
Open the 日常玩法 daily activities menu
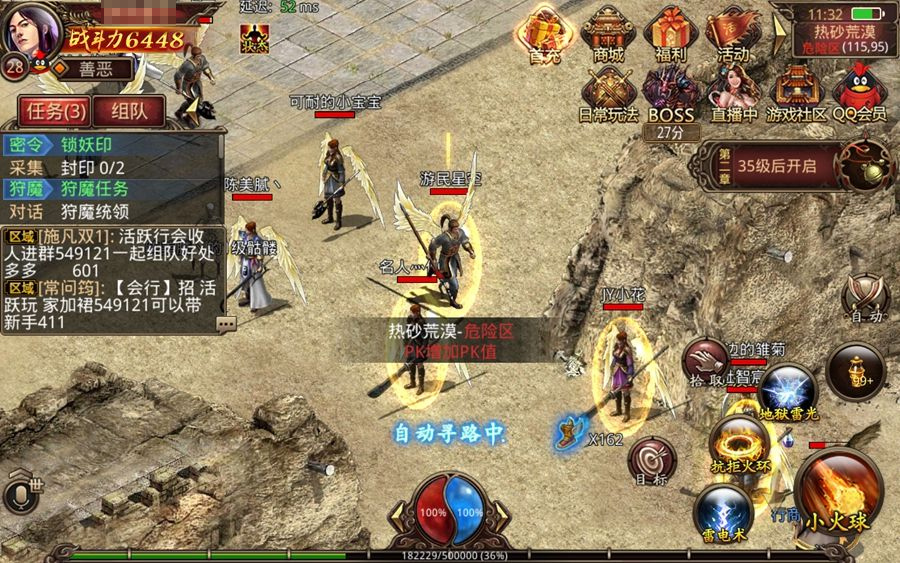[x=608, y=93]
